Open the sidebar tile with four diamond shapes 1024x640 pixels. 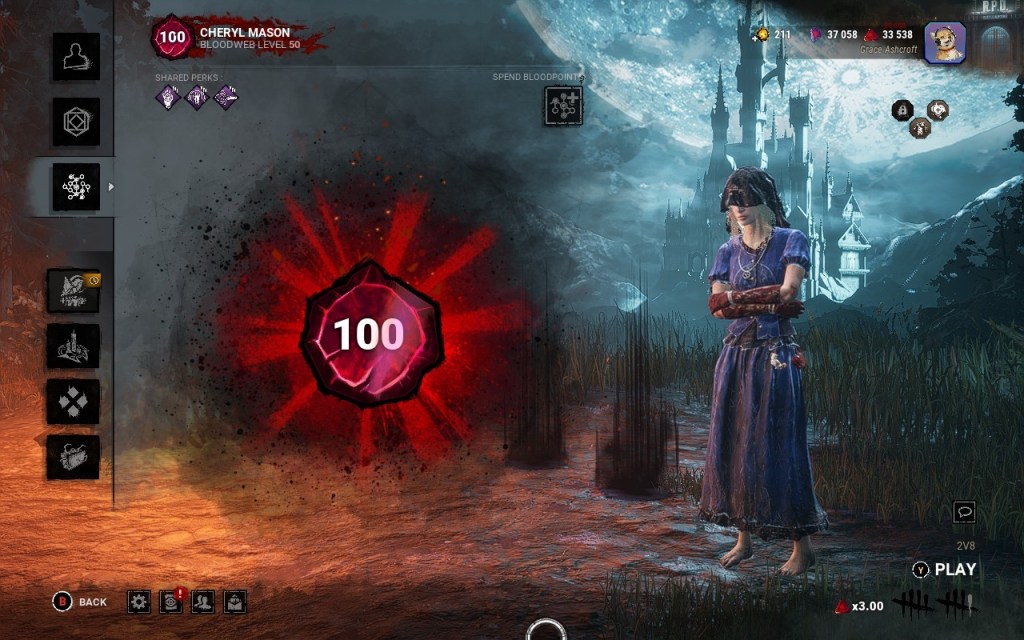pyautogui.click(x=73, y=401)
